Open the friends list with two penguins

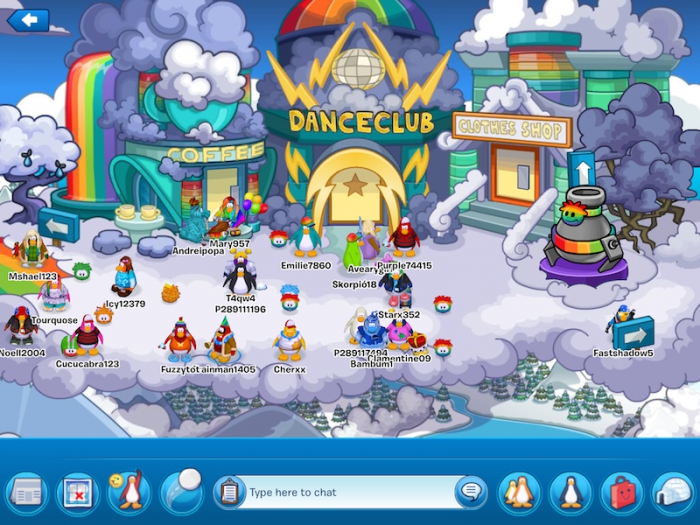point(518,492)
